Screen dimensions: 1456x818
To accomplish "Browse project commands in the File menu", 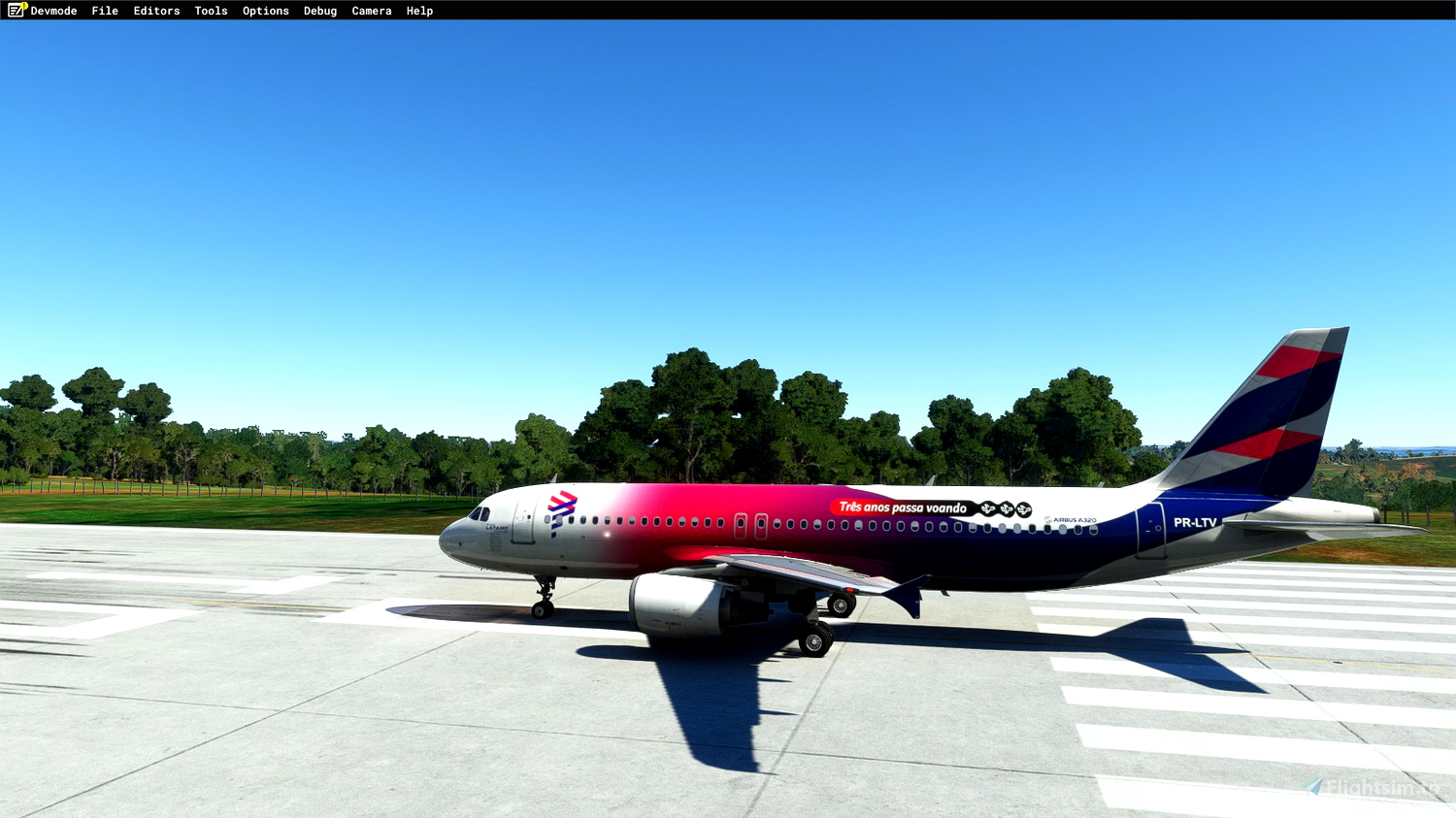I will pyautogui.click(x=104, y=11).
